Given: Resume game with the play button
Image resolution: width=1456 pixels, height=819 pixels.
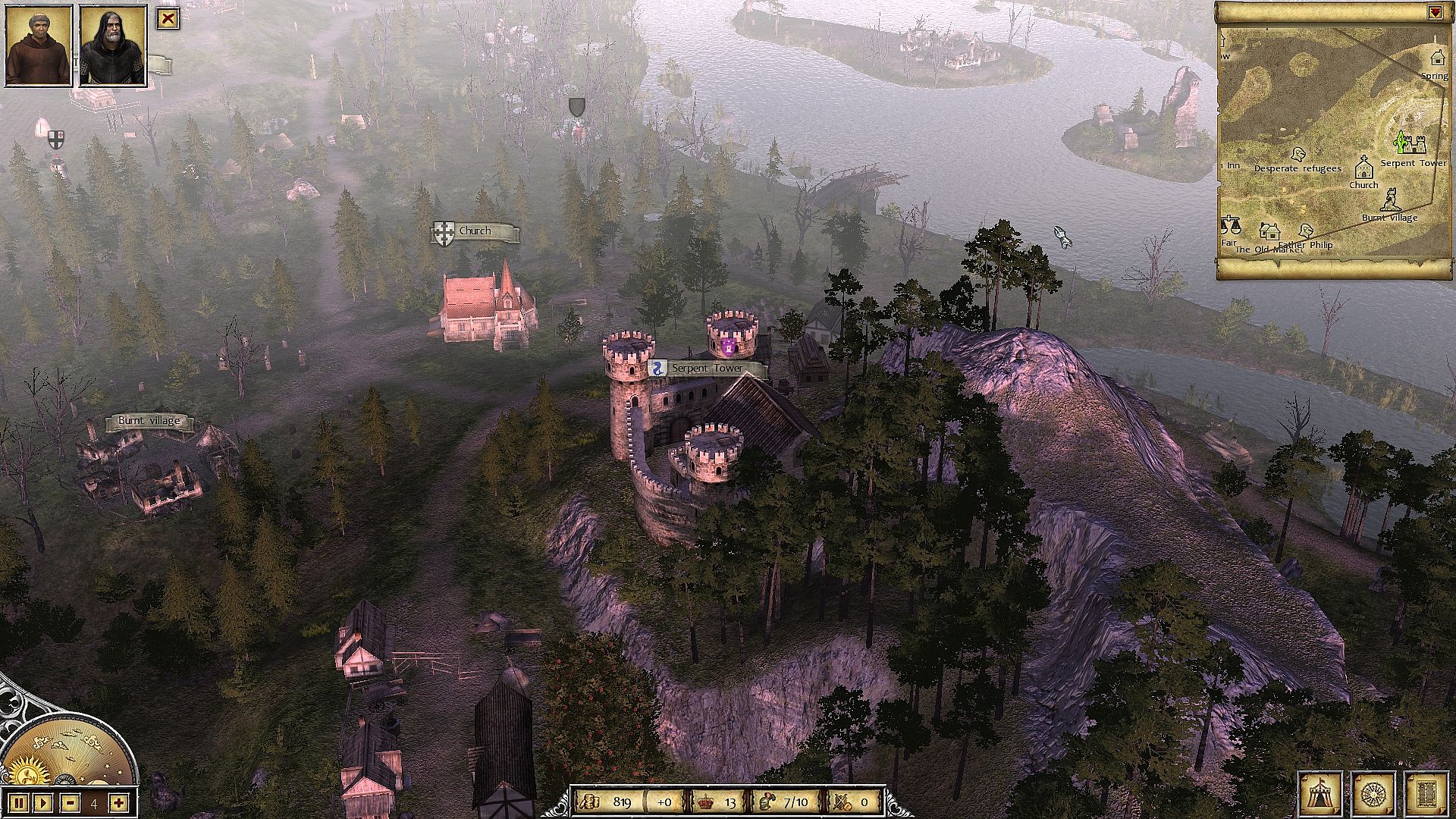Looking at the screenshot, I should click(x=43, y=802).
